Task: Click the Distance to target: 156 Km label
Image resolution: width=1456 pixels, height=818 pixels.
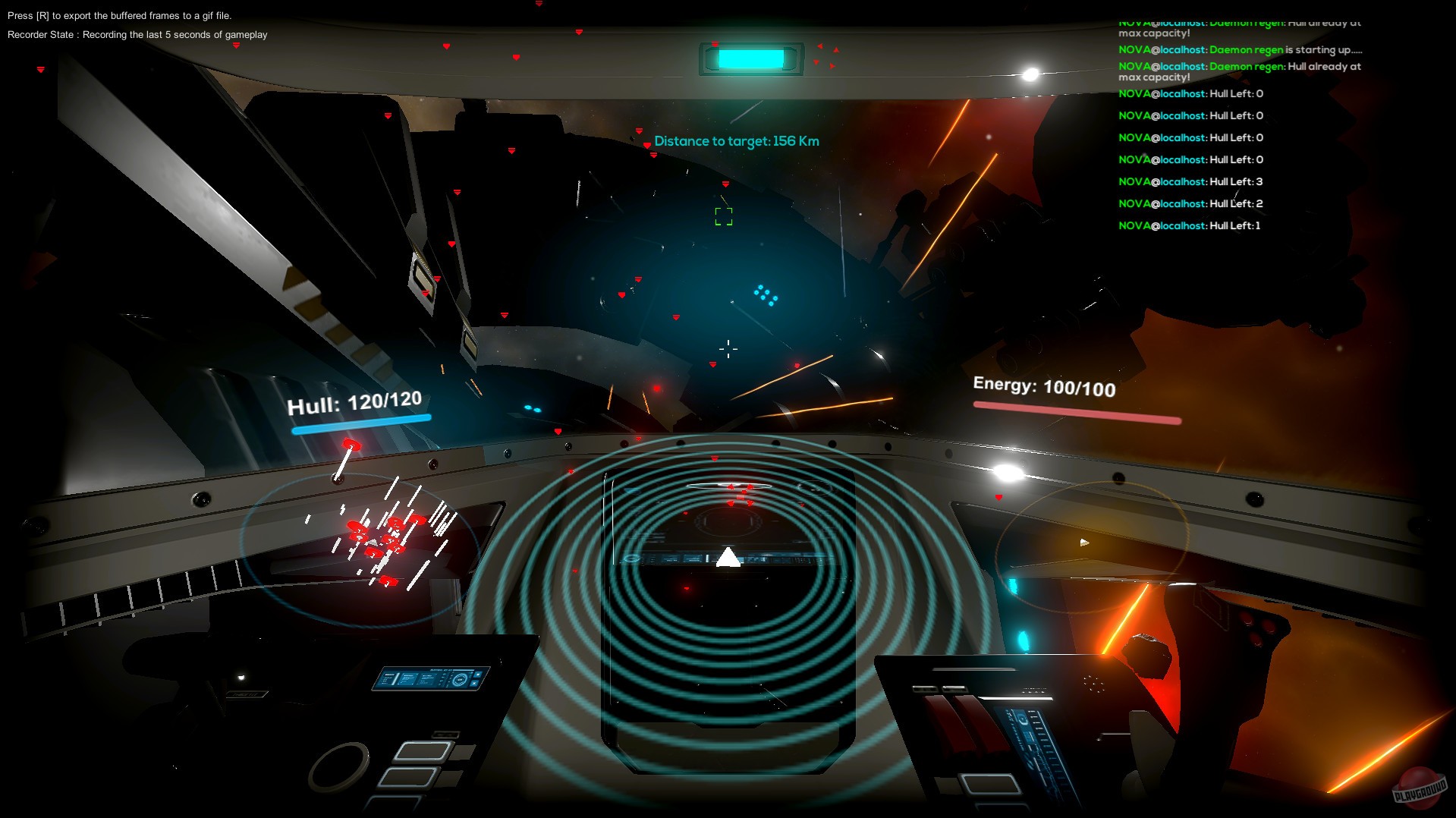Action: point(736,140)
